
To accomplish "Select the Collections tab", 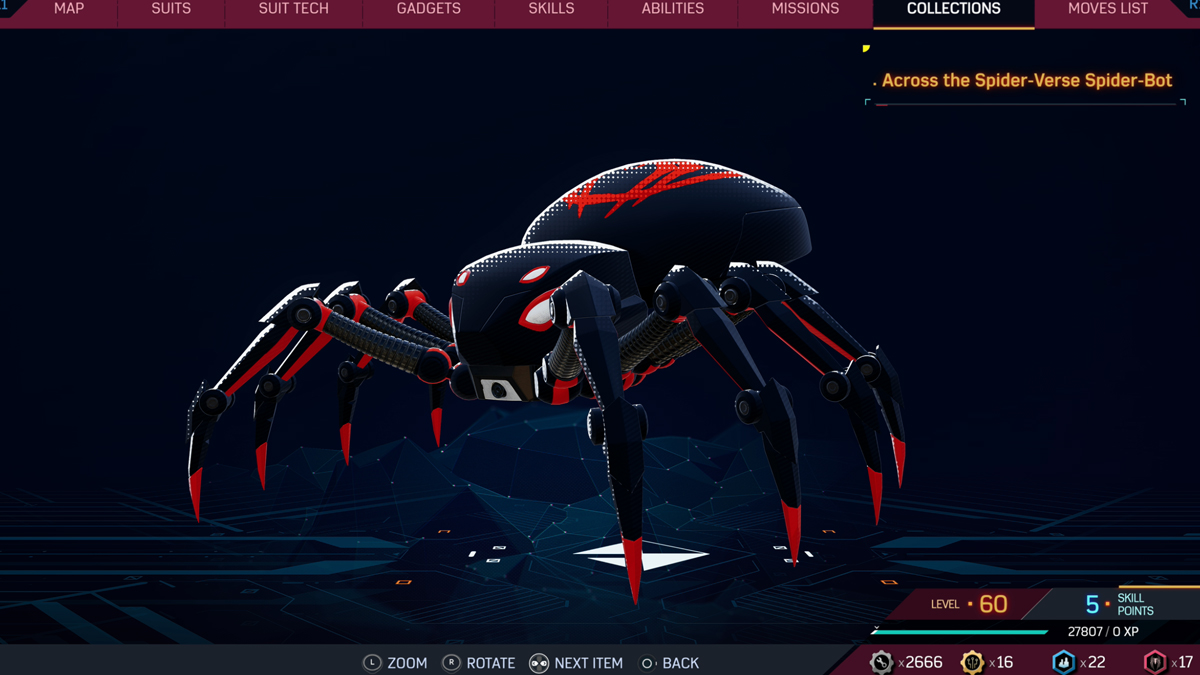I will click(953, 9).
